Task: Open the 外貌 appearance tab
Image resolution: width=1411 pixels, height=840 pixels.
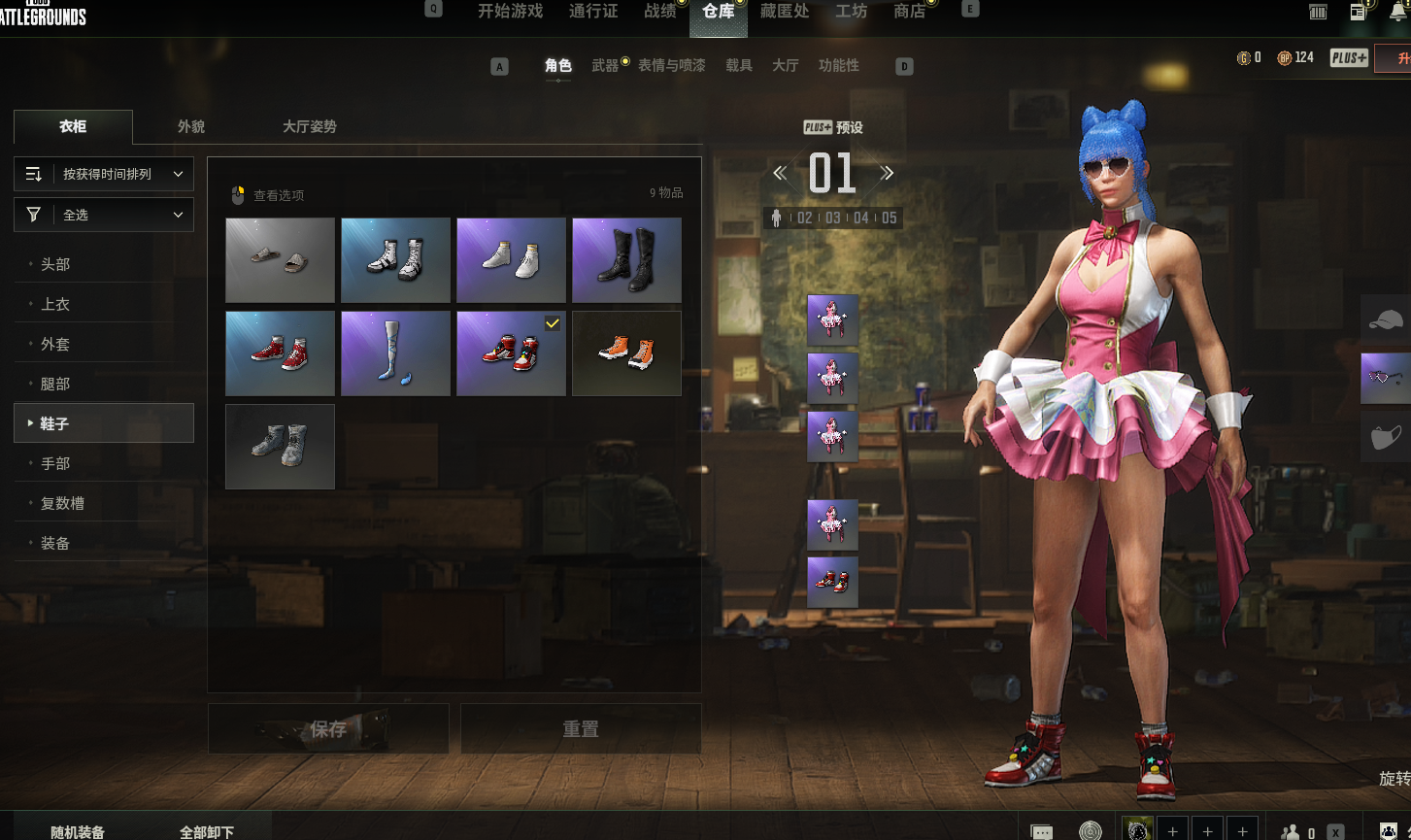Action: pos(191,127)
